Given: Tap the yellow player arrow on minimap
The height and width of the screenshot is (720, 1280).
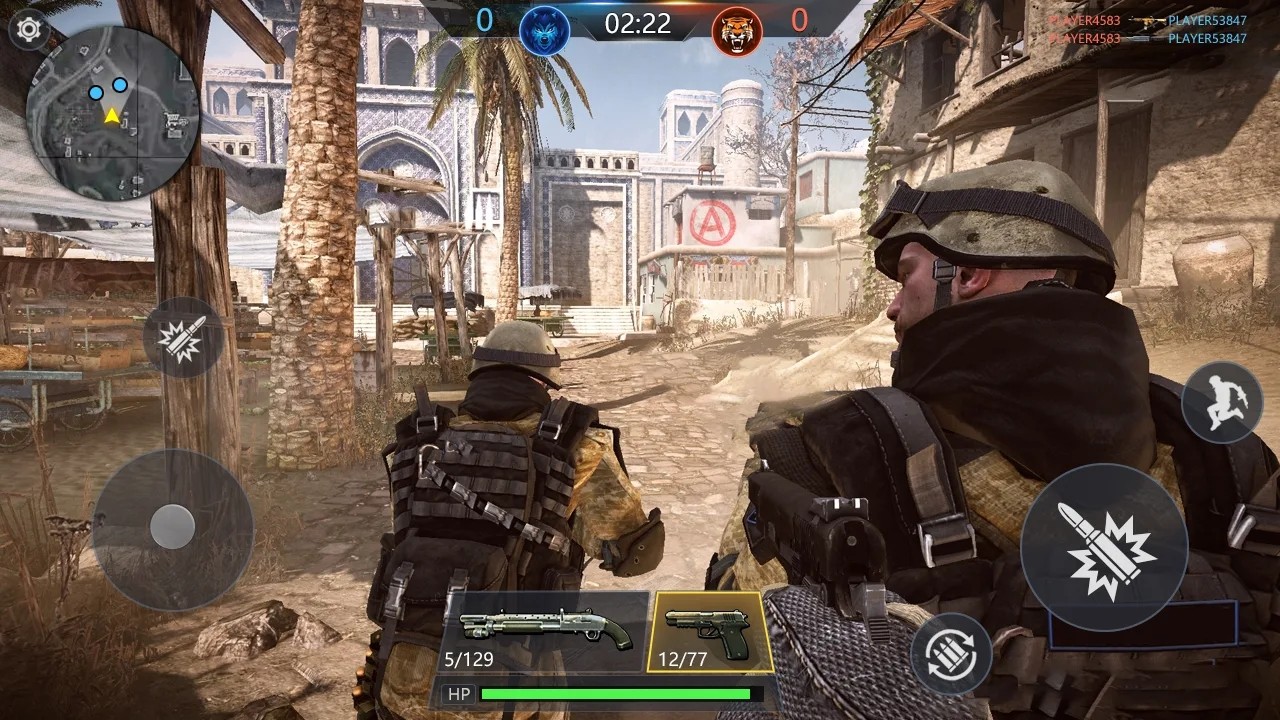Looking at the screenshot, I should tap(113, 114).
